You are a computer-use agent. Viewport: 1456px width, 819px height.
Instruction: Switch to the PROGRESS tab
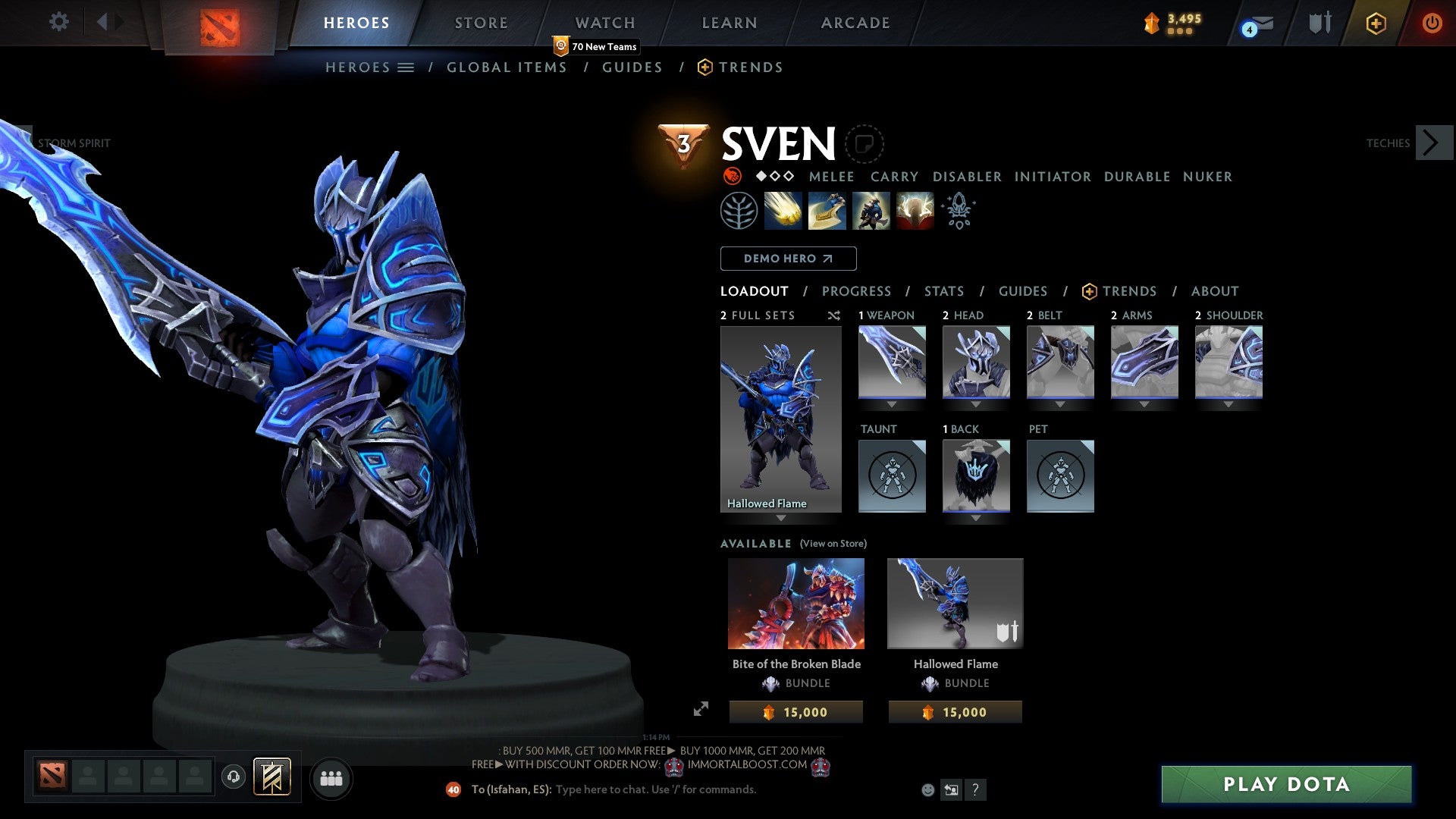[857, 291]
